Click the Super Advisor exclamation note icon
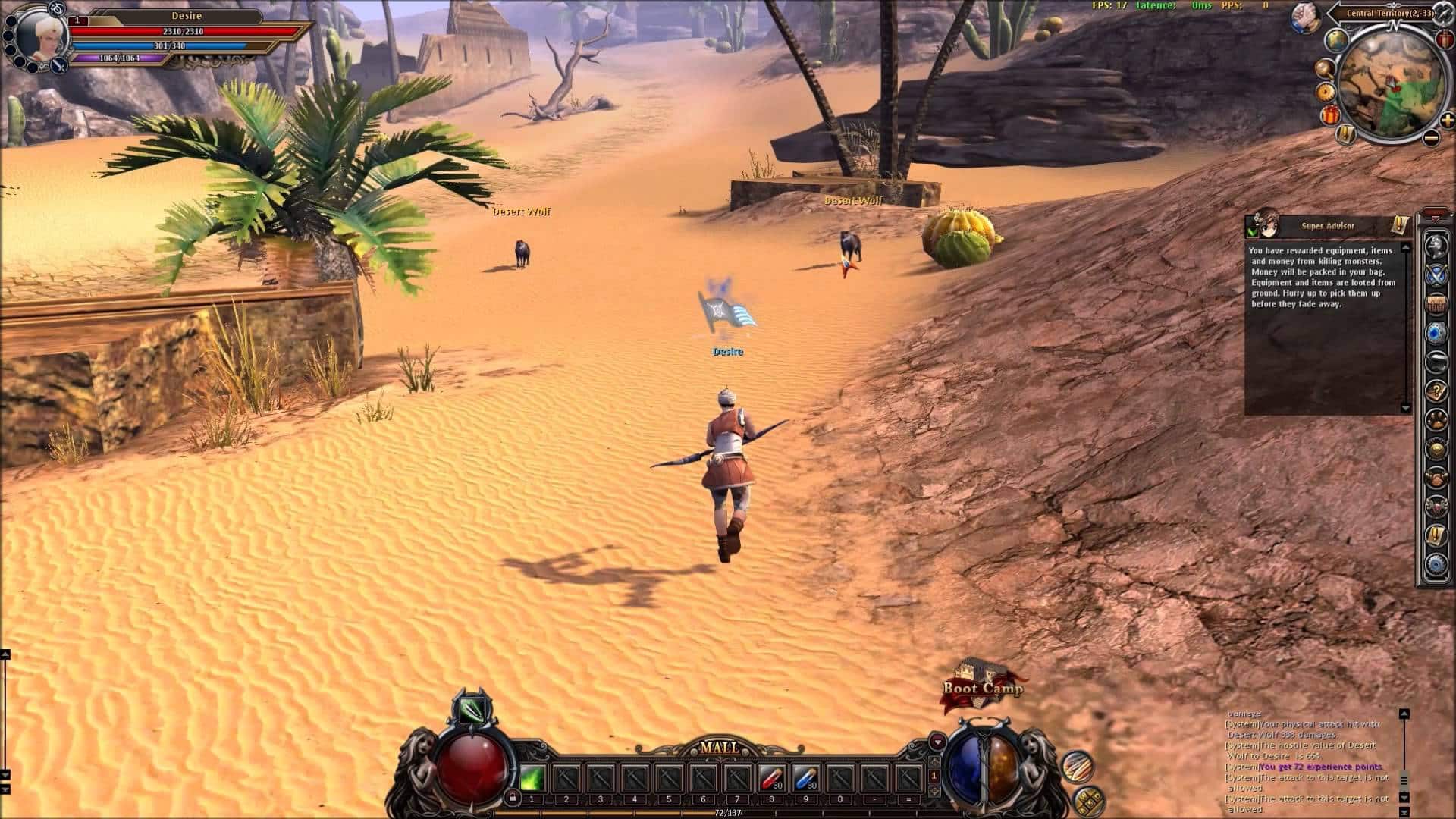 tap(1399, 225)
